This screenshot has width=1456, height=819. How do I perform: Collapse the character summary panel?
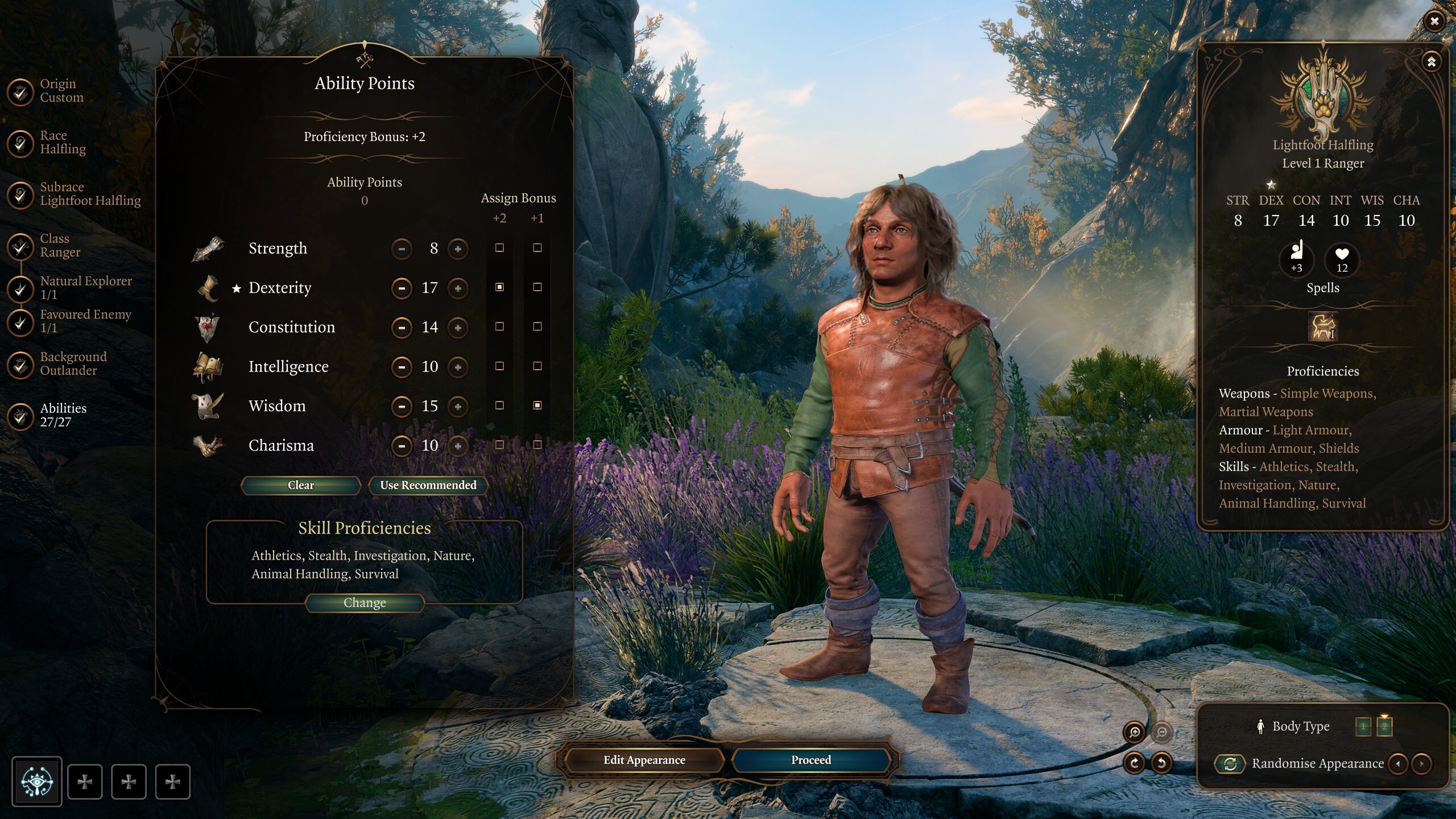[1432, 60]
